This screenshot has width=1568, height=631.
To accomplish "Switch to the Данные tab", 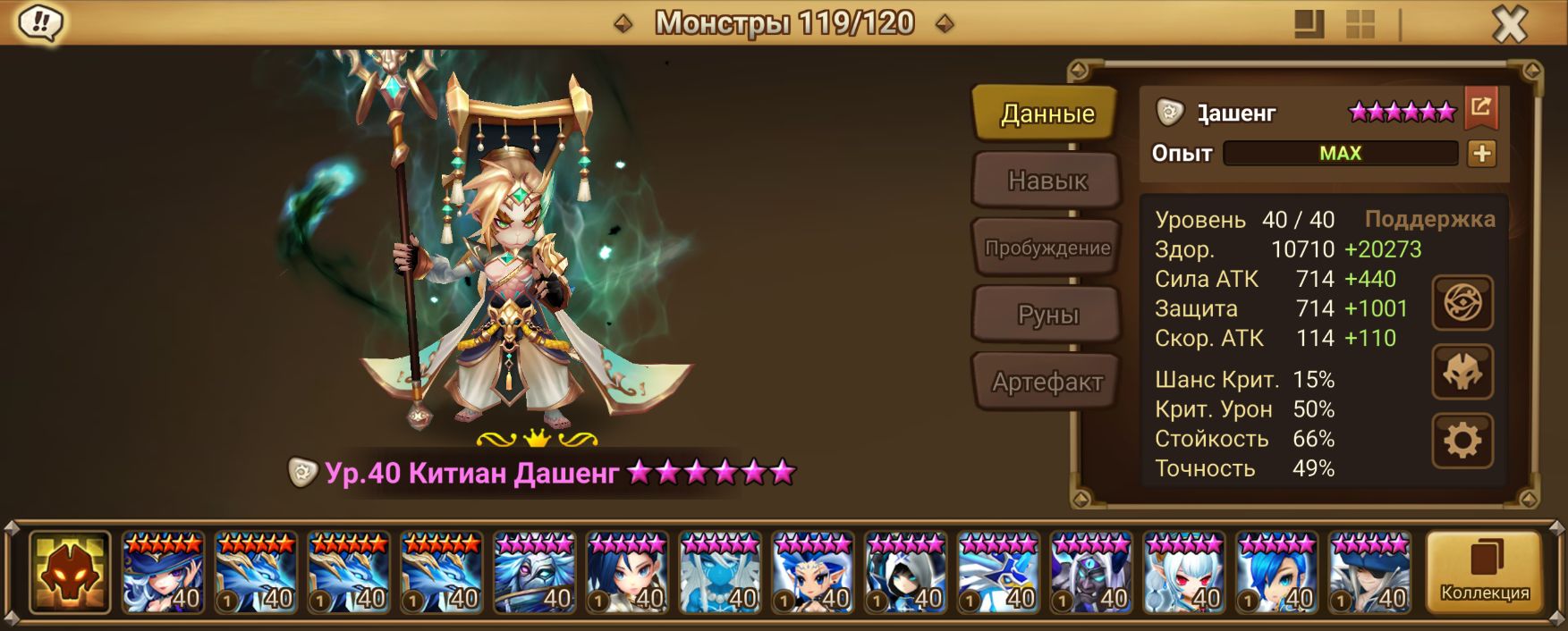I will [x=1047, y=114].
